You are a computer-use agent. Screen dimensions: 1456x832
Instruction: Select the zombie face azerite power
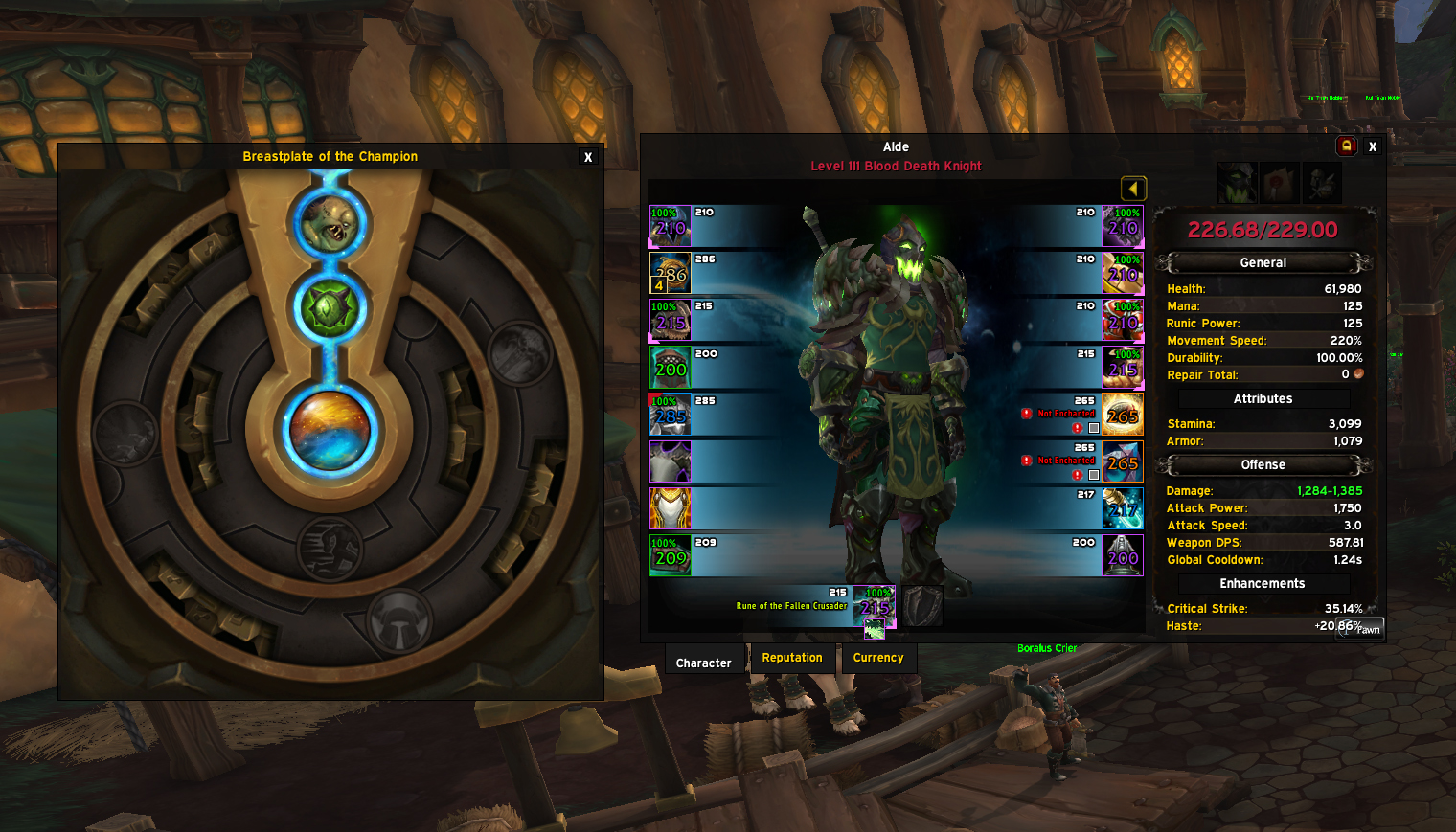point(330,222)
